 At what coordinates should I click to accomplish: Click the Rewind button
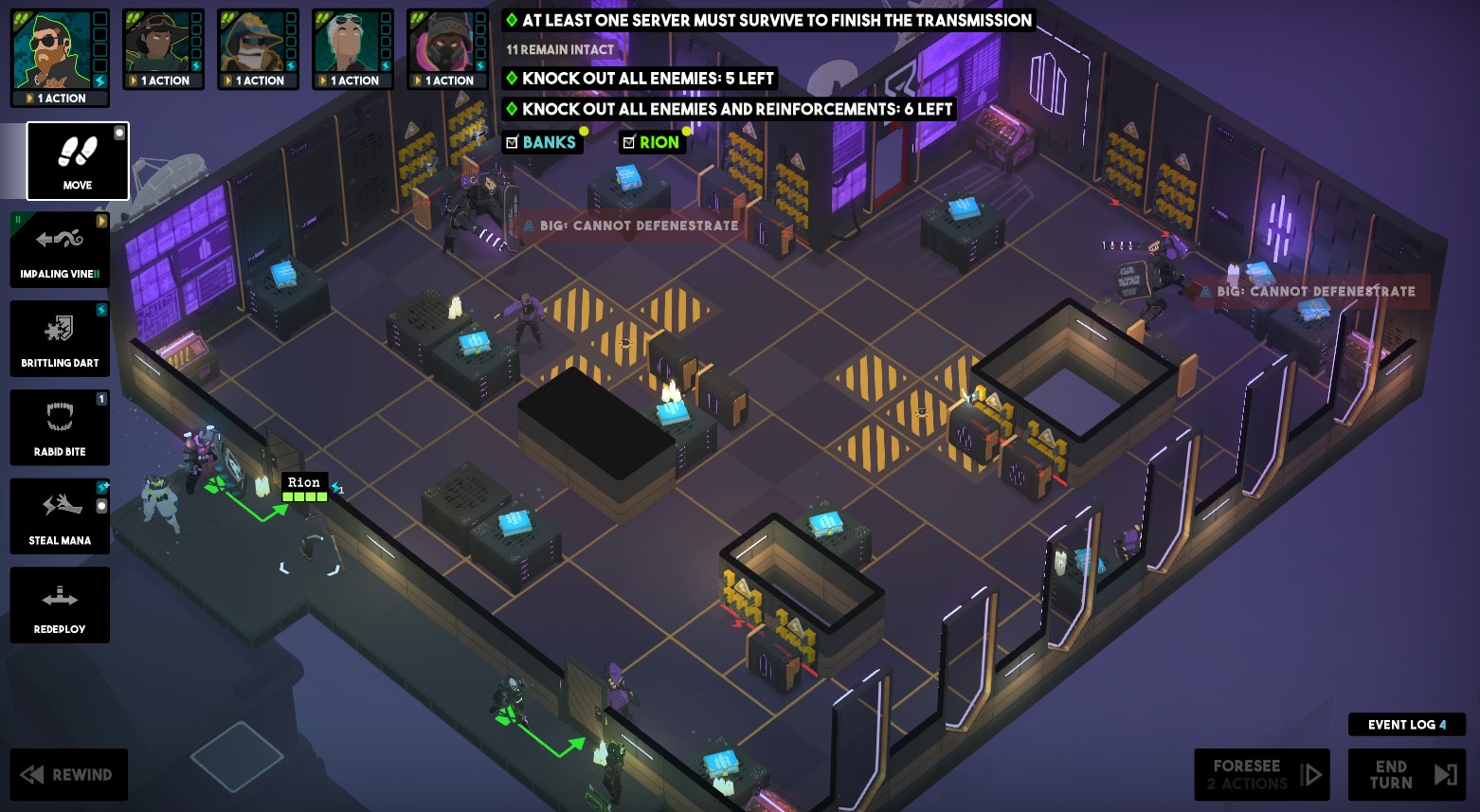[68, 774]
